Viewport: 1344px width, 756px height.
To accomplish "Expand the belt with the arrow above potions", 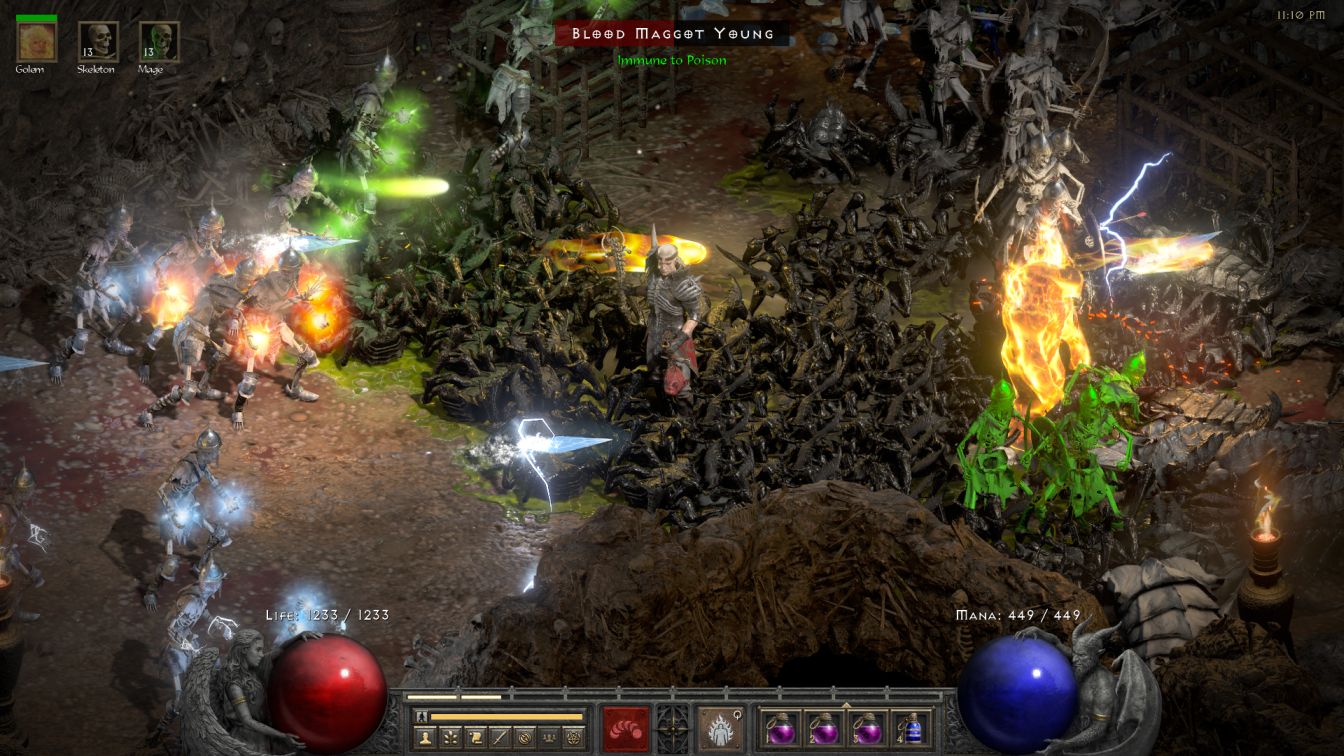I will 846,704.
